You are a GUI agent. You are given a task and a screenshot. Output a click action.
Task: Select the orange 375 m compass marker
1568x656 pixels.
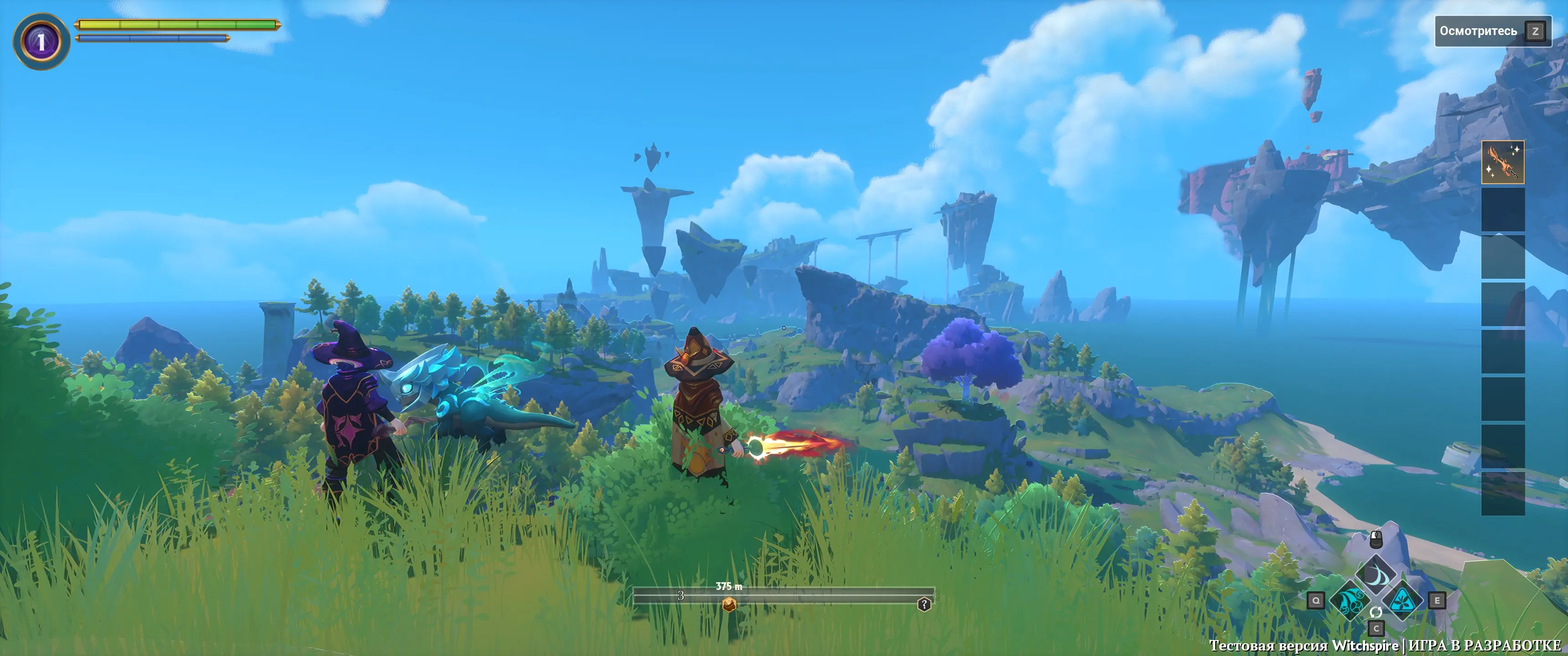point(728,604)
